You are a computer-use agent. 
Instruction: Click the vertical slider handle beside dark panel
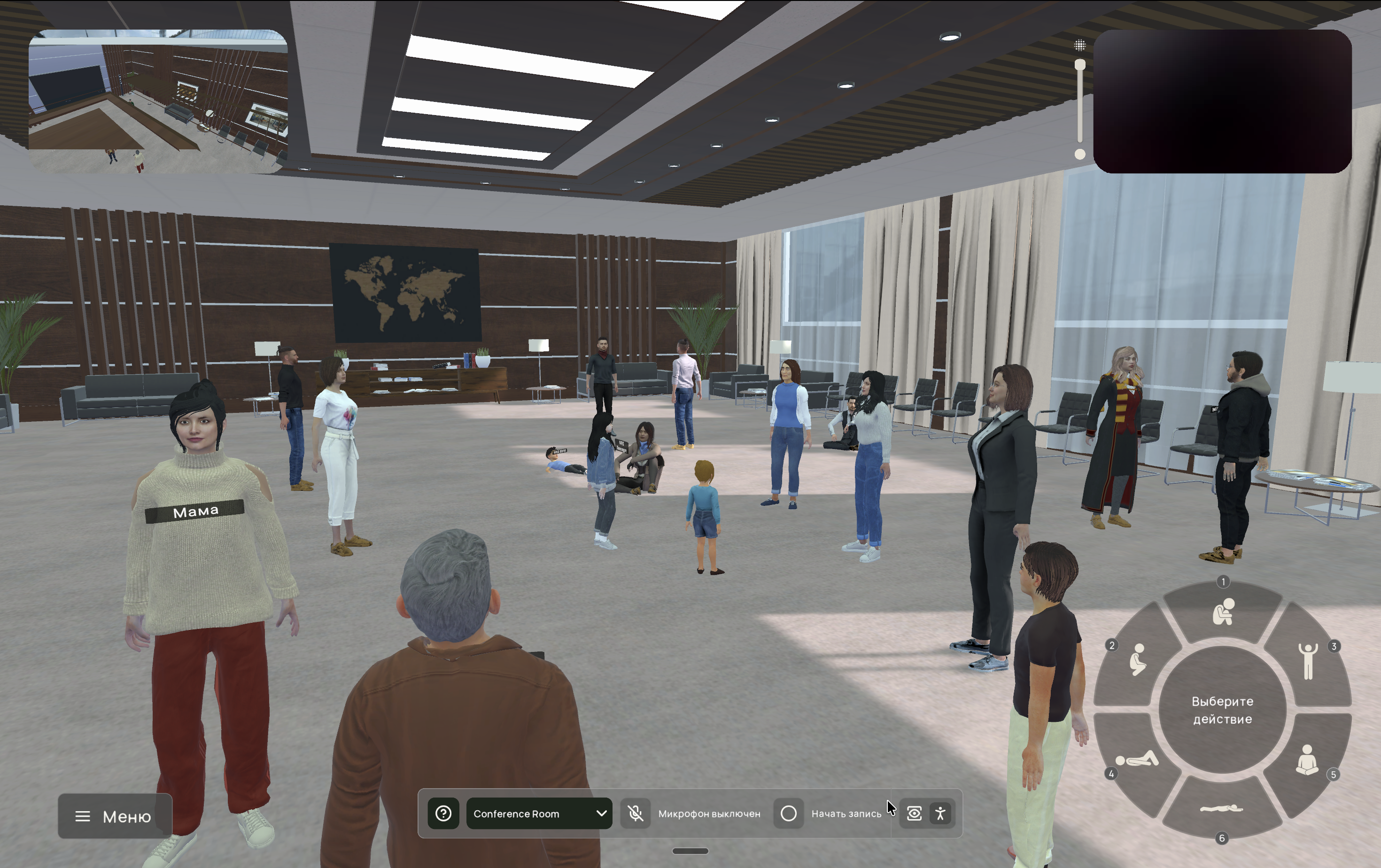(x=1080, y=65)
